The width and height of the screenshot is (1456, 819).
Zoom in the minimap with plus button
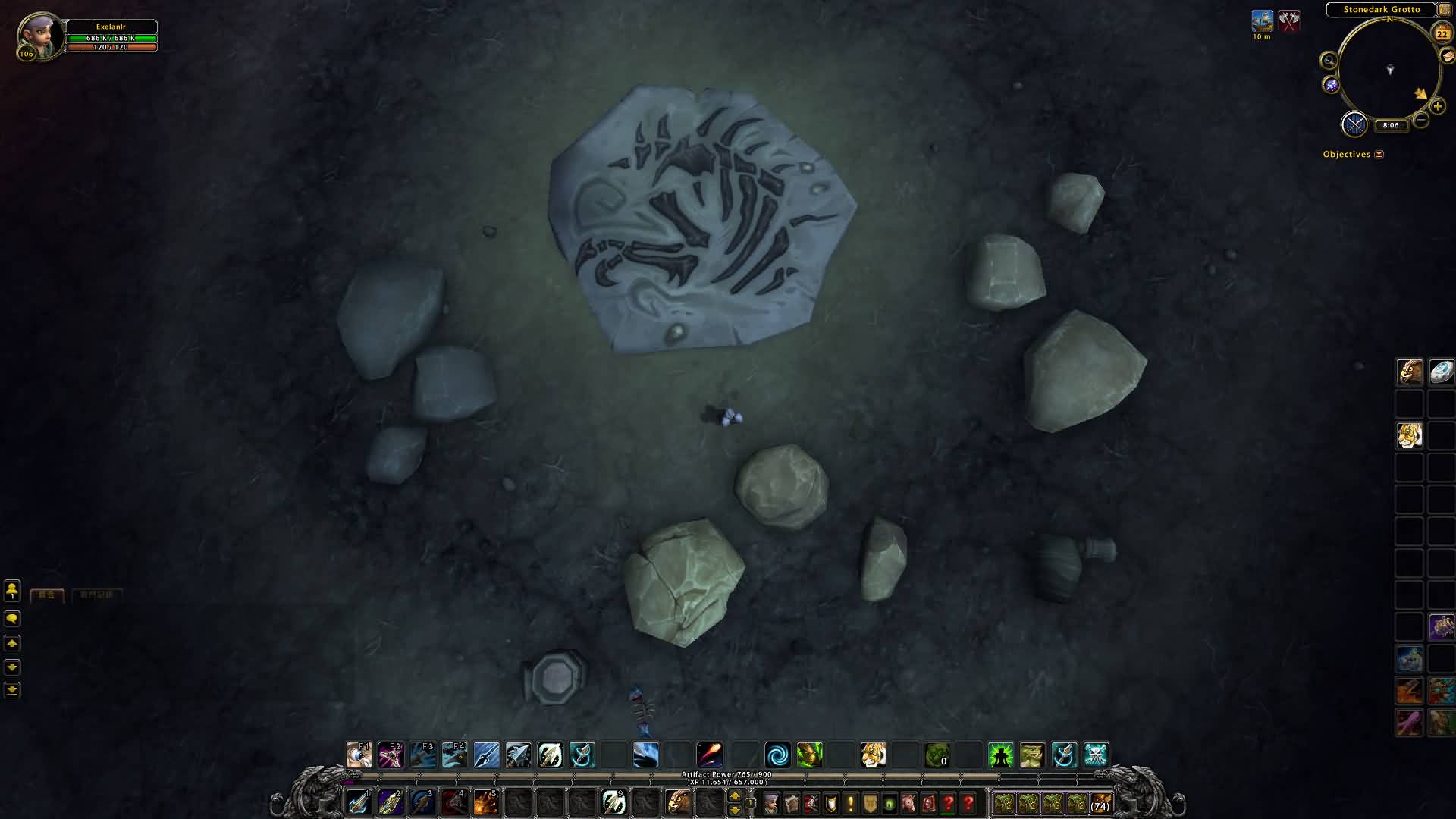tap(1438, 107)
